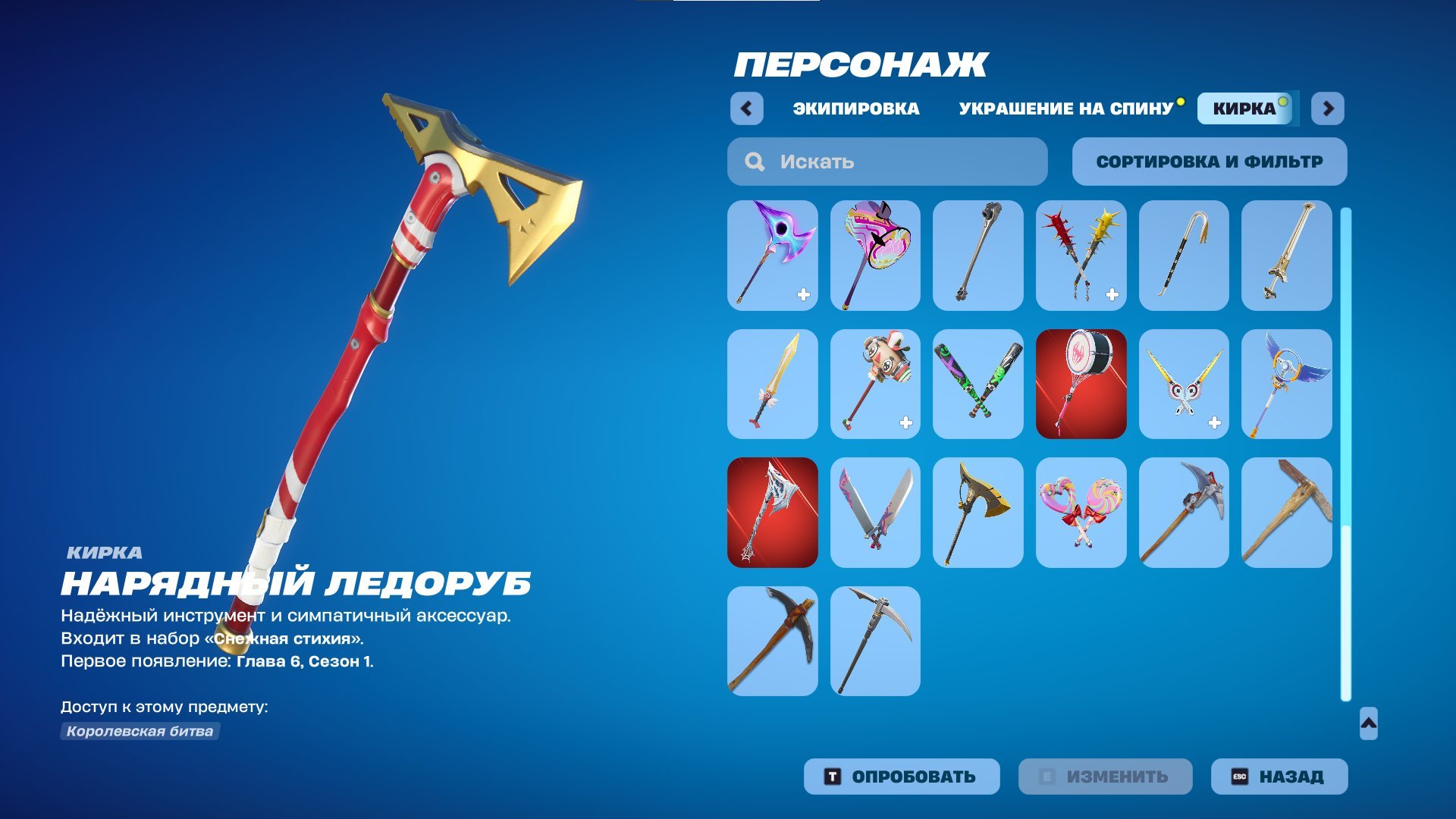Select the crossed spiked clubs pickaxe
The width and height of the screenshot is (1456, 819).
coord(1081,255)
